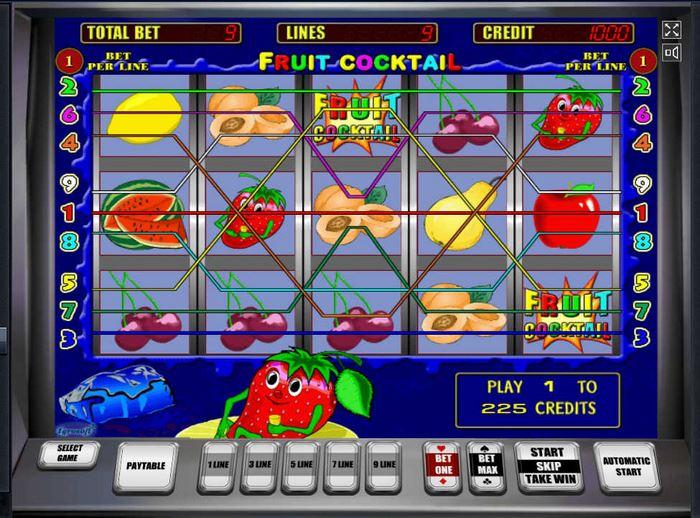Viewport: 700px width, 518px height.
Task: Select the 3 Line button
Action: click(258, 465)
